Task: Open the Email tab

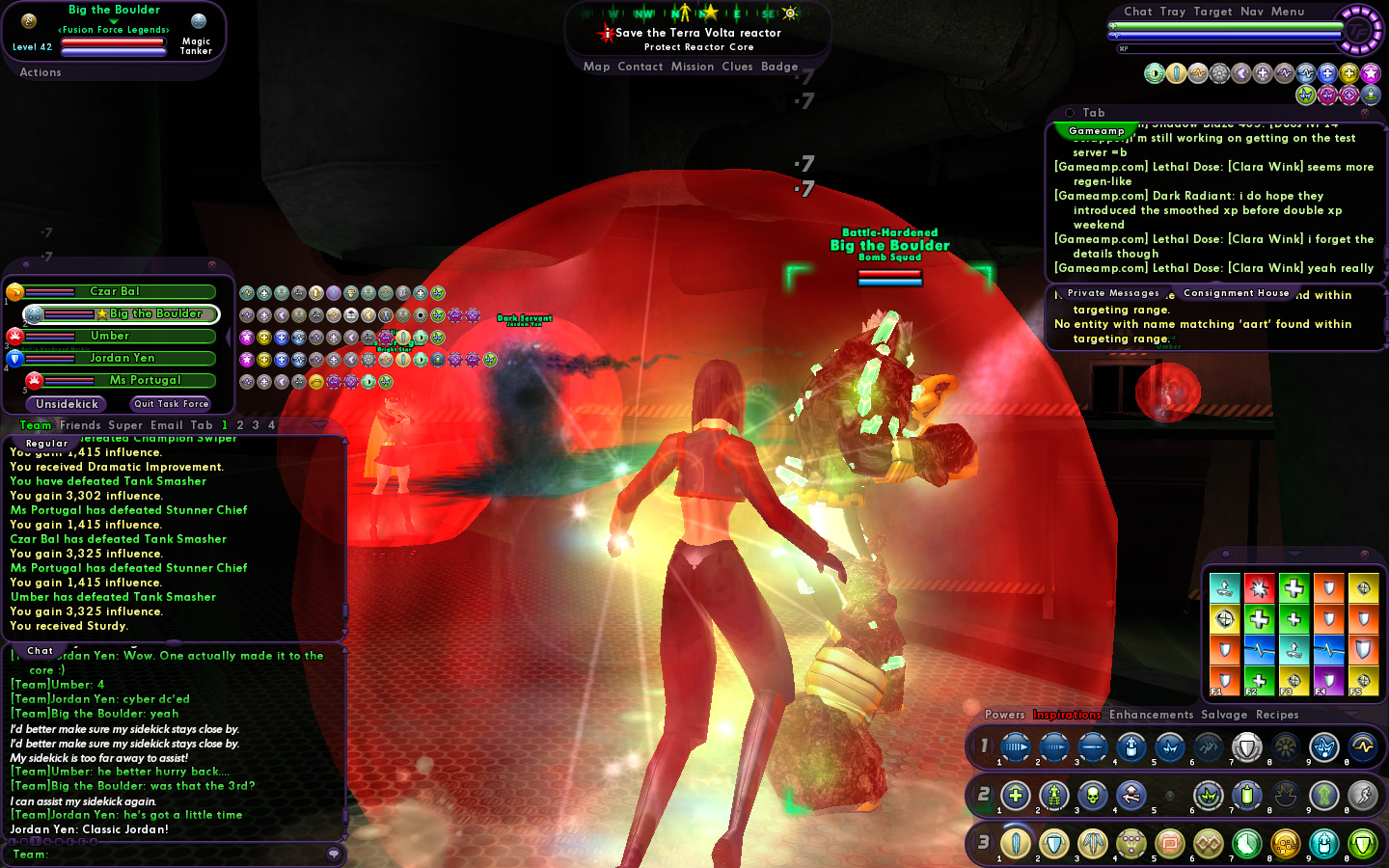Action: [166, 425]
